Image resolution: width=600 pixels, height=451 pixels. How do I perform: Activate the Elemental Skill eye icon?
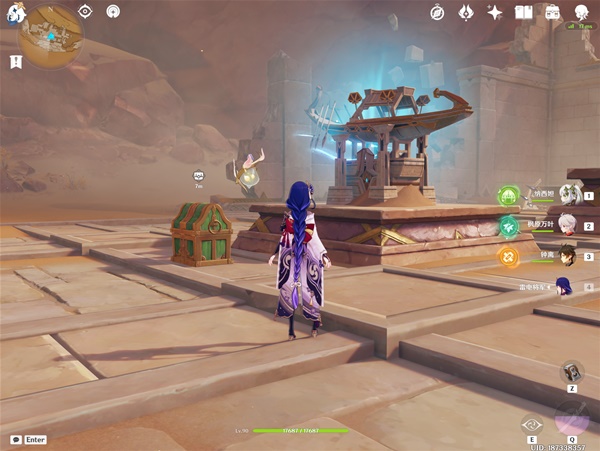[x=533, y=425]
